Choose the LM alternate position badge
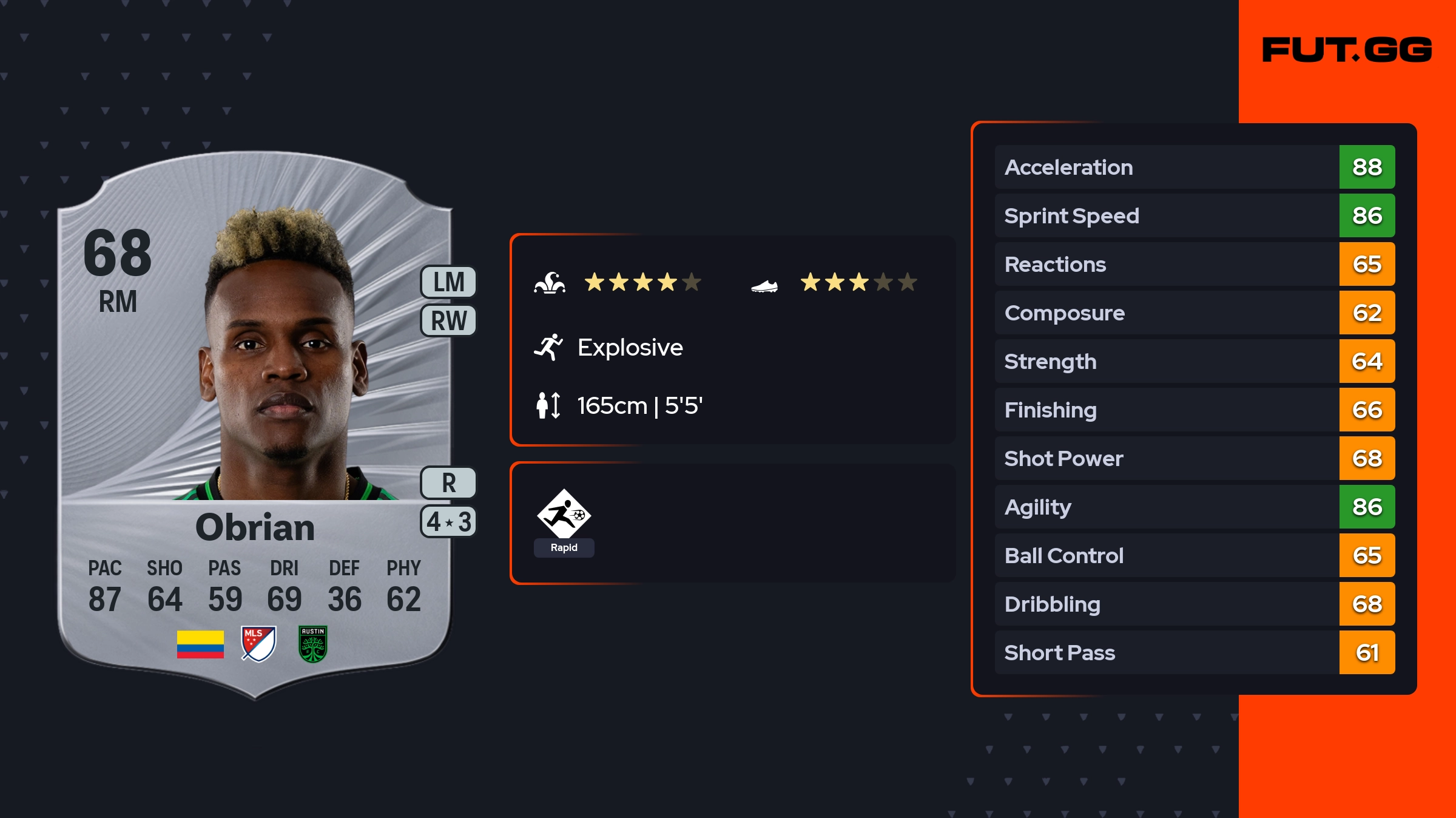Viewport: 1456px width, 818px height. click(x=448, y=282)
